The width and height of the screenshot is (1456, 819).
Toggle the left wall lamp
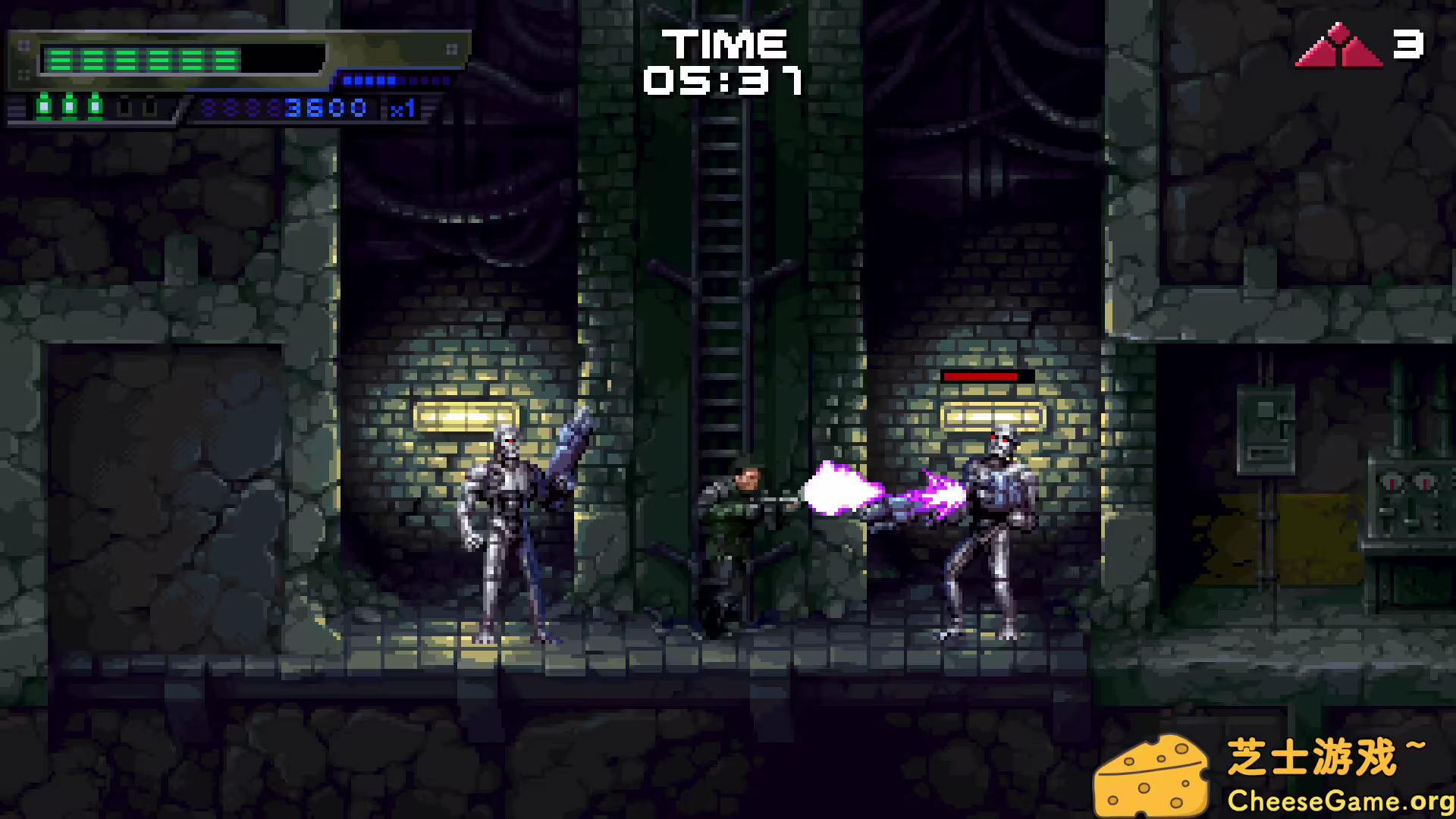click(466, 416)
